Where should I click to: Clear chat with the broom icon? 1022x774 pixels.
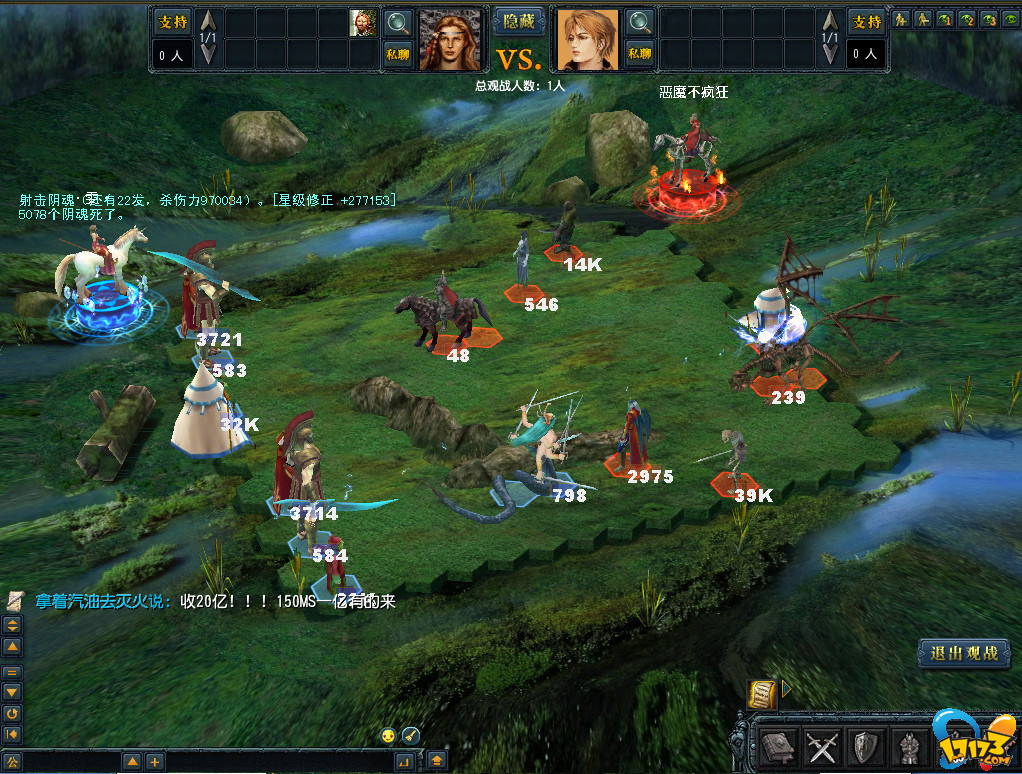point(410,736)
